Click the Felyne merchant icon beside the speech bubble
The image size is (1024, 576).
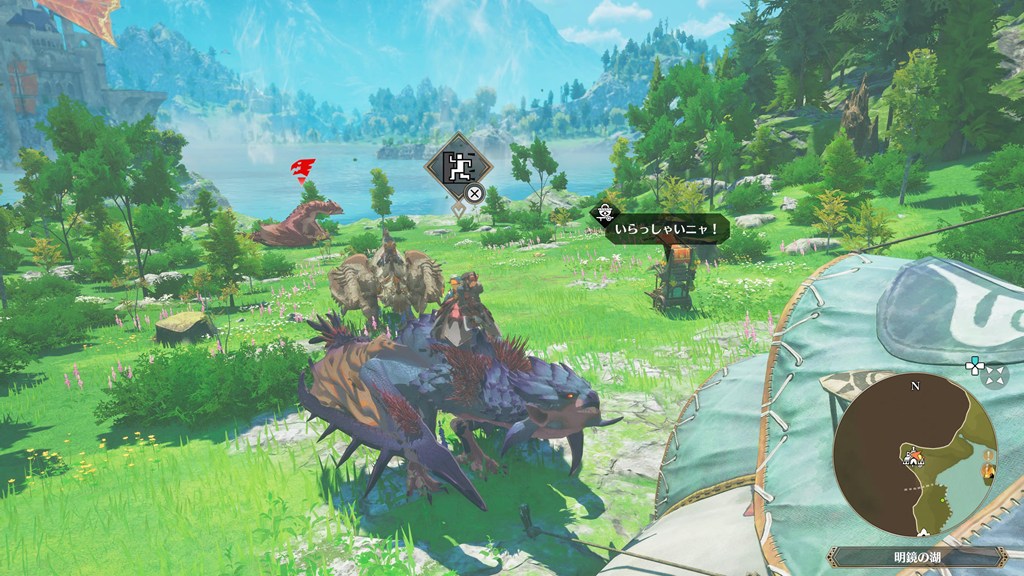pos(605,212)
